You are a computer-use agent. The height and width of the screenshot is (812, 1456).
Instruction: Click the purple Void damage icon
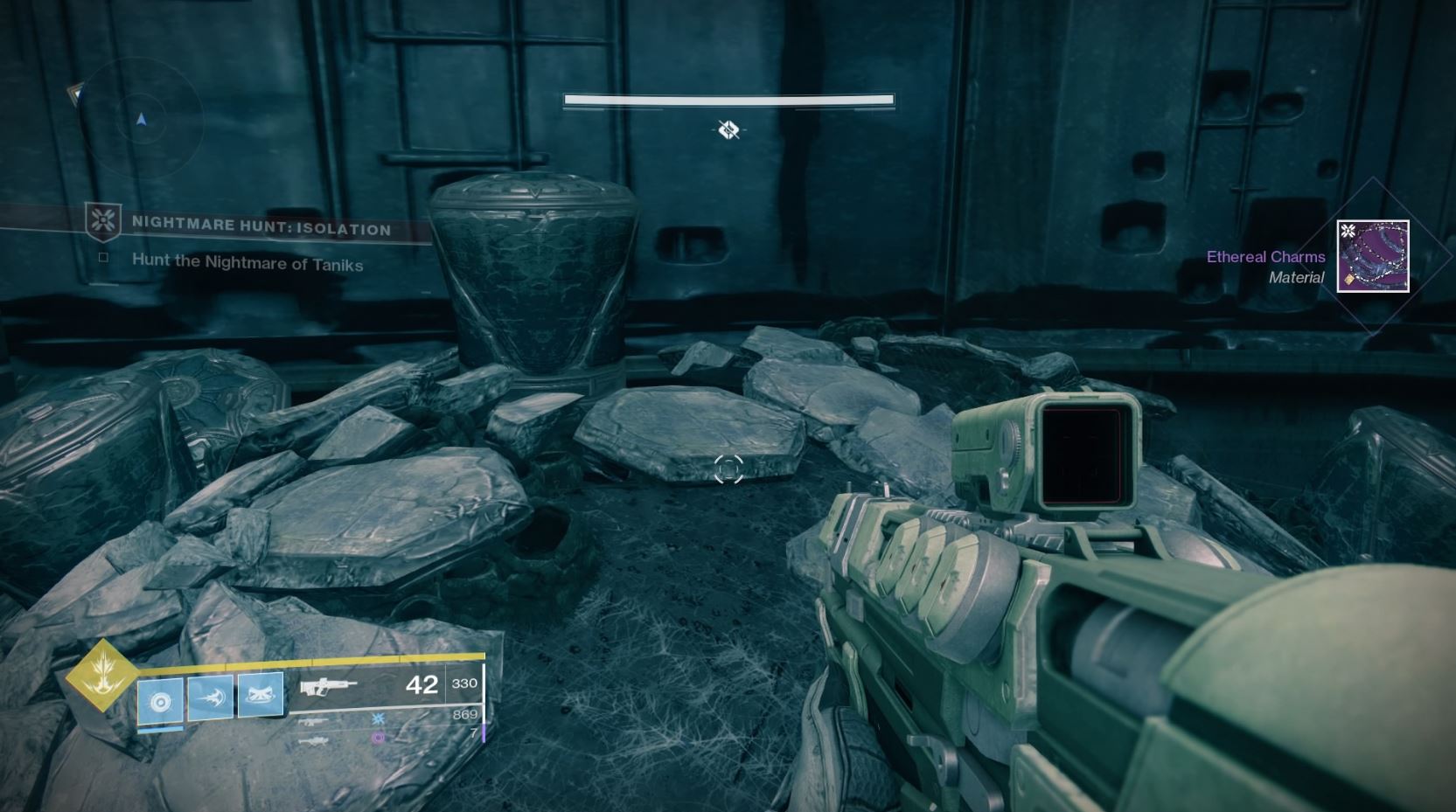(377, 739)
